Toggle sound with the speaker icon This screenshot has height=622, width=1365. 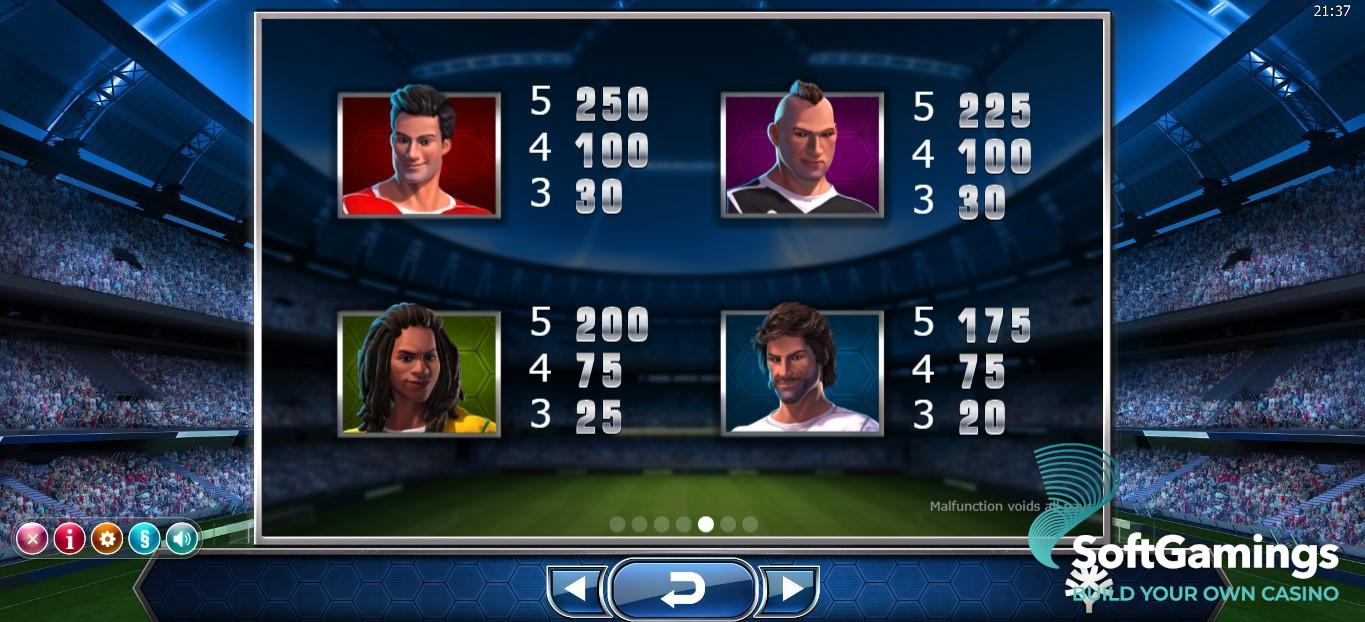click(x=181, y=540)
